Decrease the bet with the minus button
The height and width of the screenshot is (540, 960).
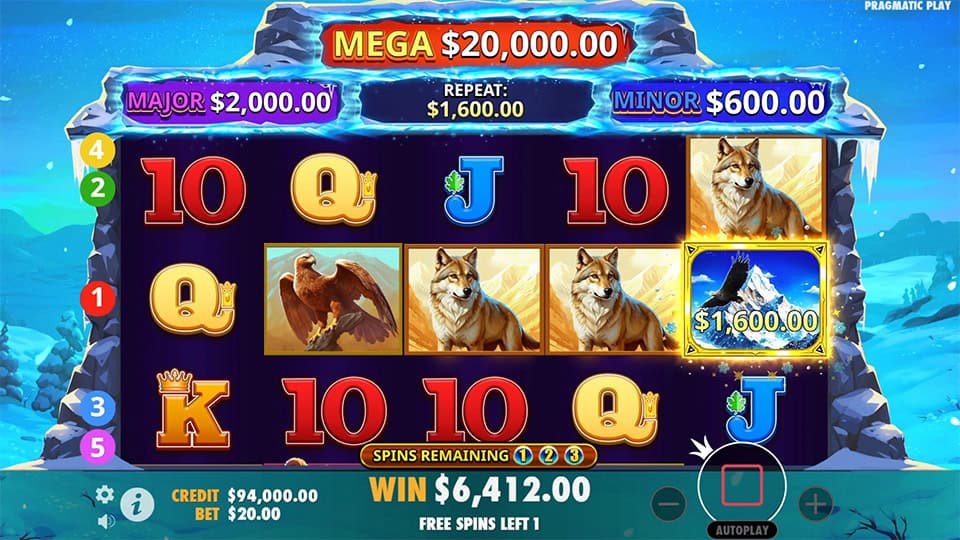click(670, 502)
